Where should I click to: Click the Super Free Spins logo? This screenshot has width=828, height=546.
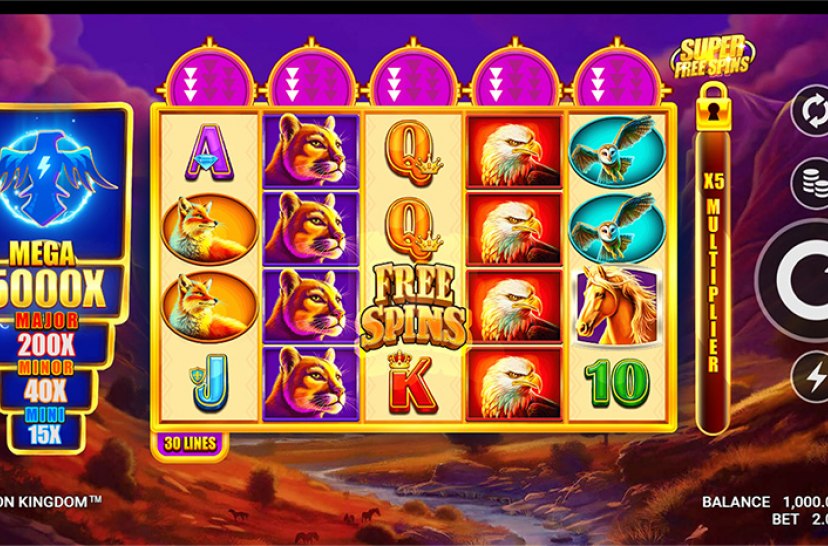[x=711, y=53]
